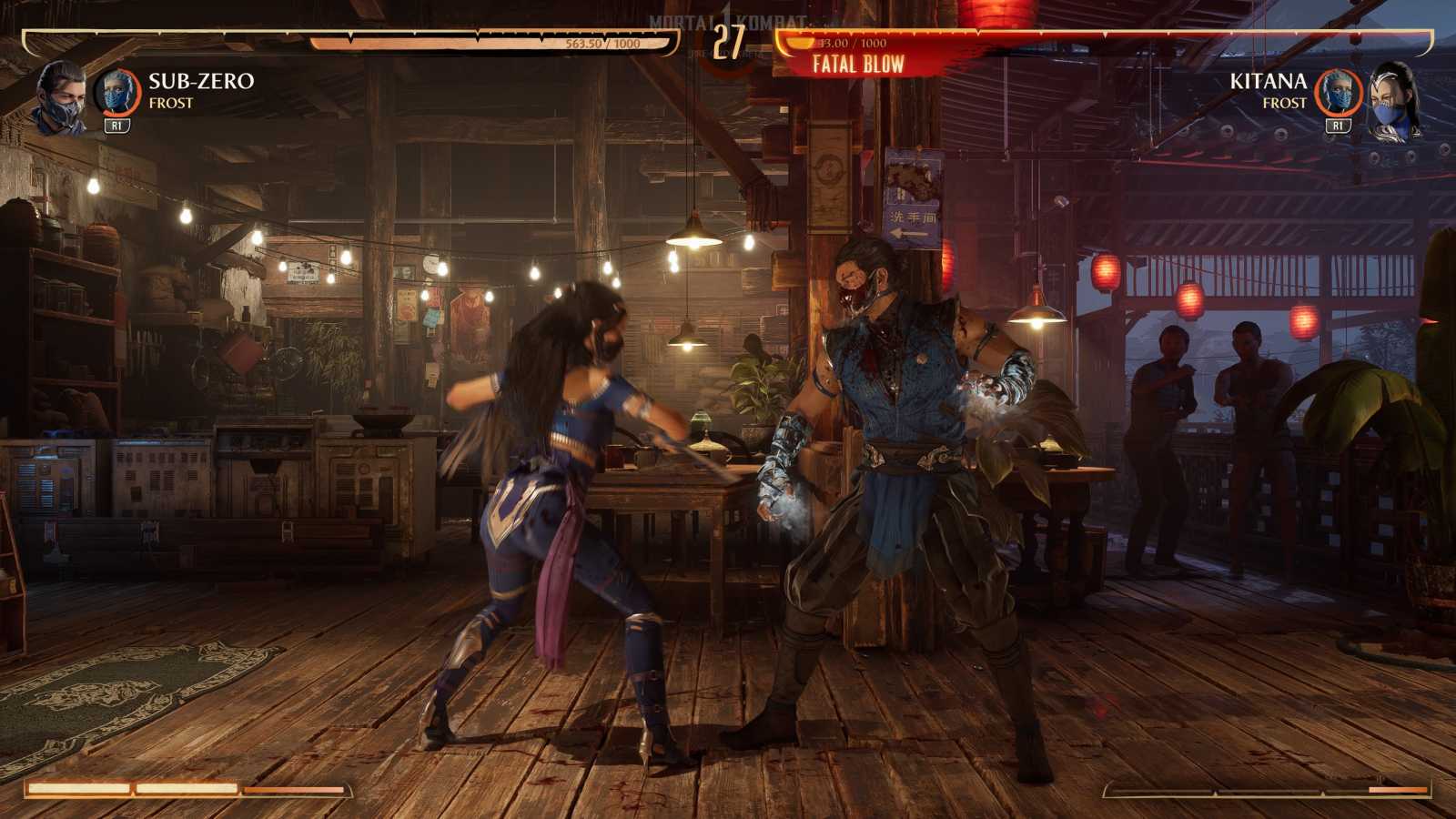Click the FROST label under Sub-Zero's name
1456x819 pixels.
tap(173, 105)
